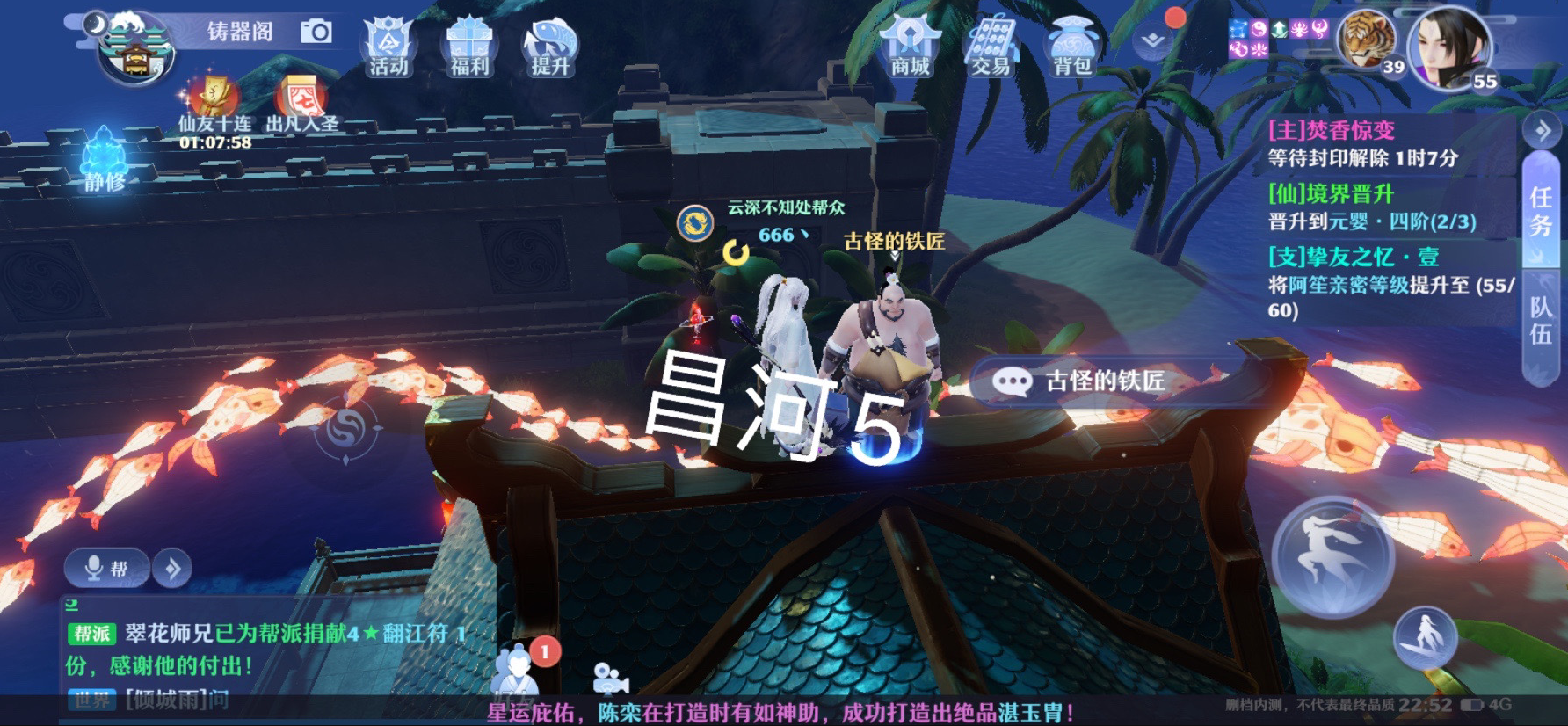This screenshot has width=1568, height=726.
Task: Activate 静修 meditation
Action: [x=104, y=160]
